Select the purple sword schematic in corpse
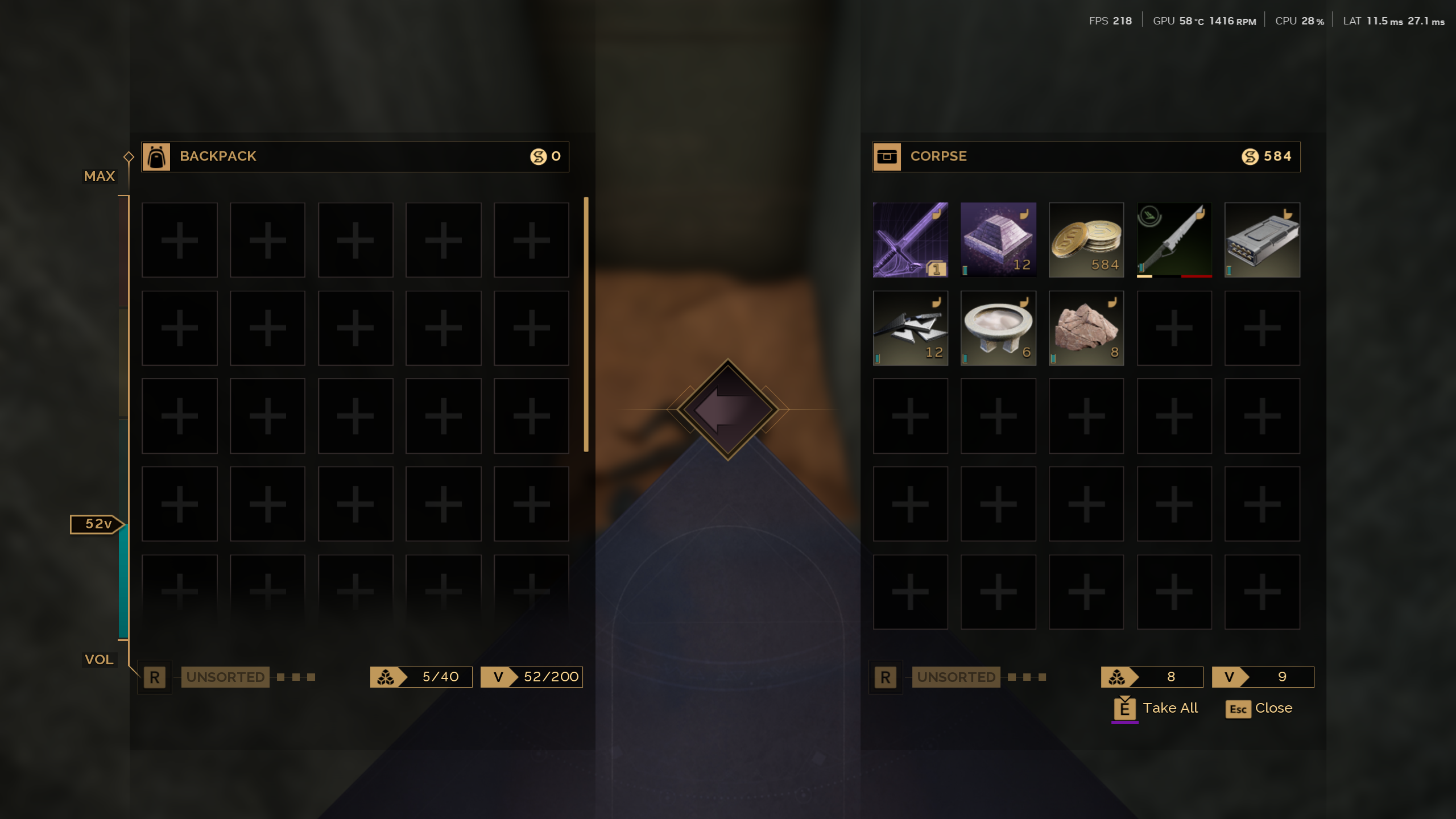1456x819 pixels. coord(910,239)
